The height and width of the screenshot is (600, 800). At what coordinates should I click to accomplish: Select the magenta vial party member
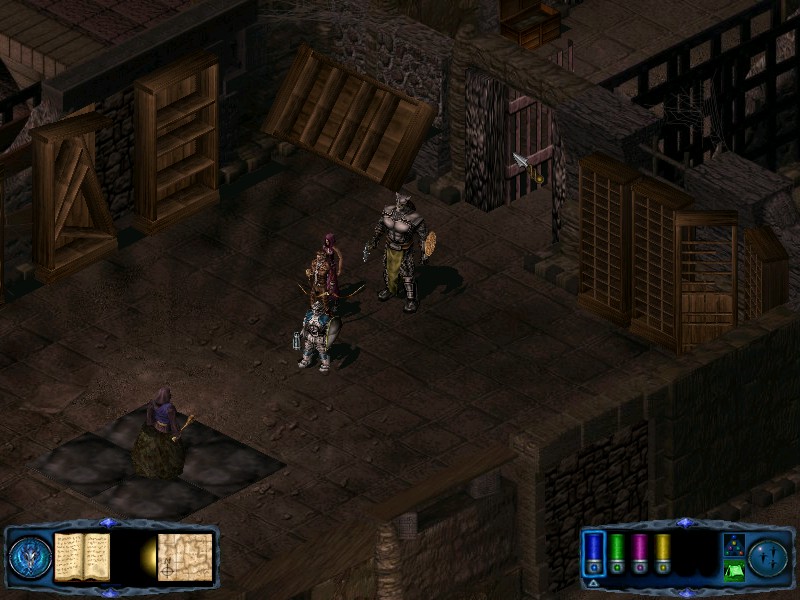640,553
